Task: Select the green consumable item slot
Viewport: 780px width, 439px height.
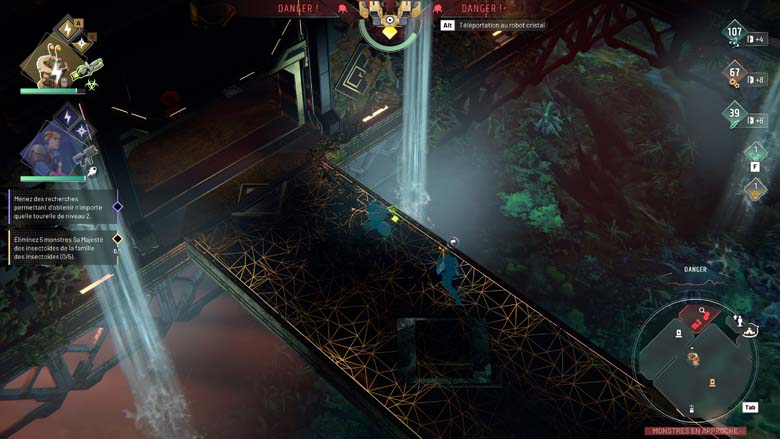Action: pyautogui.click(x=754, y=151)
